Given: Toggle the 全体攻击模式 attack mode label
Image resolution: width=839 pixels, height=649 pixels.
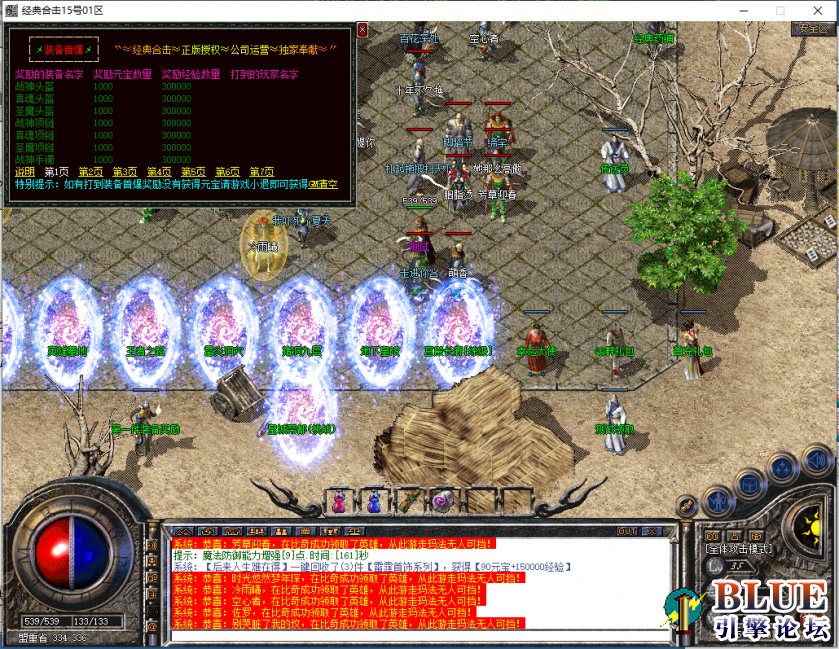Looking at the screenshot, I should [741, 549].
